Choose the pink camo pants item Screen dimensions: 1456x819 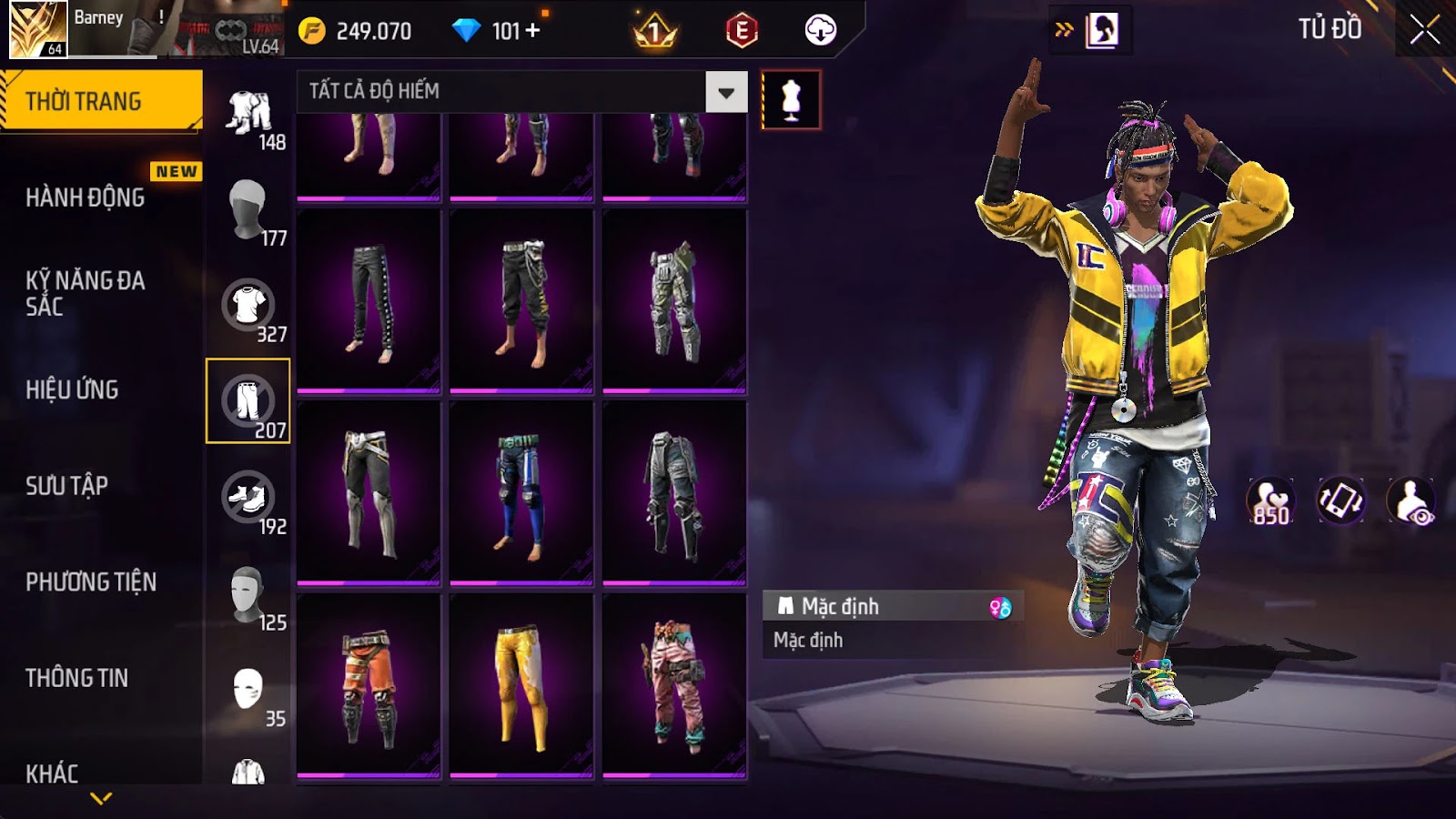[674, 686]
